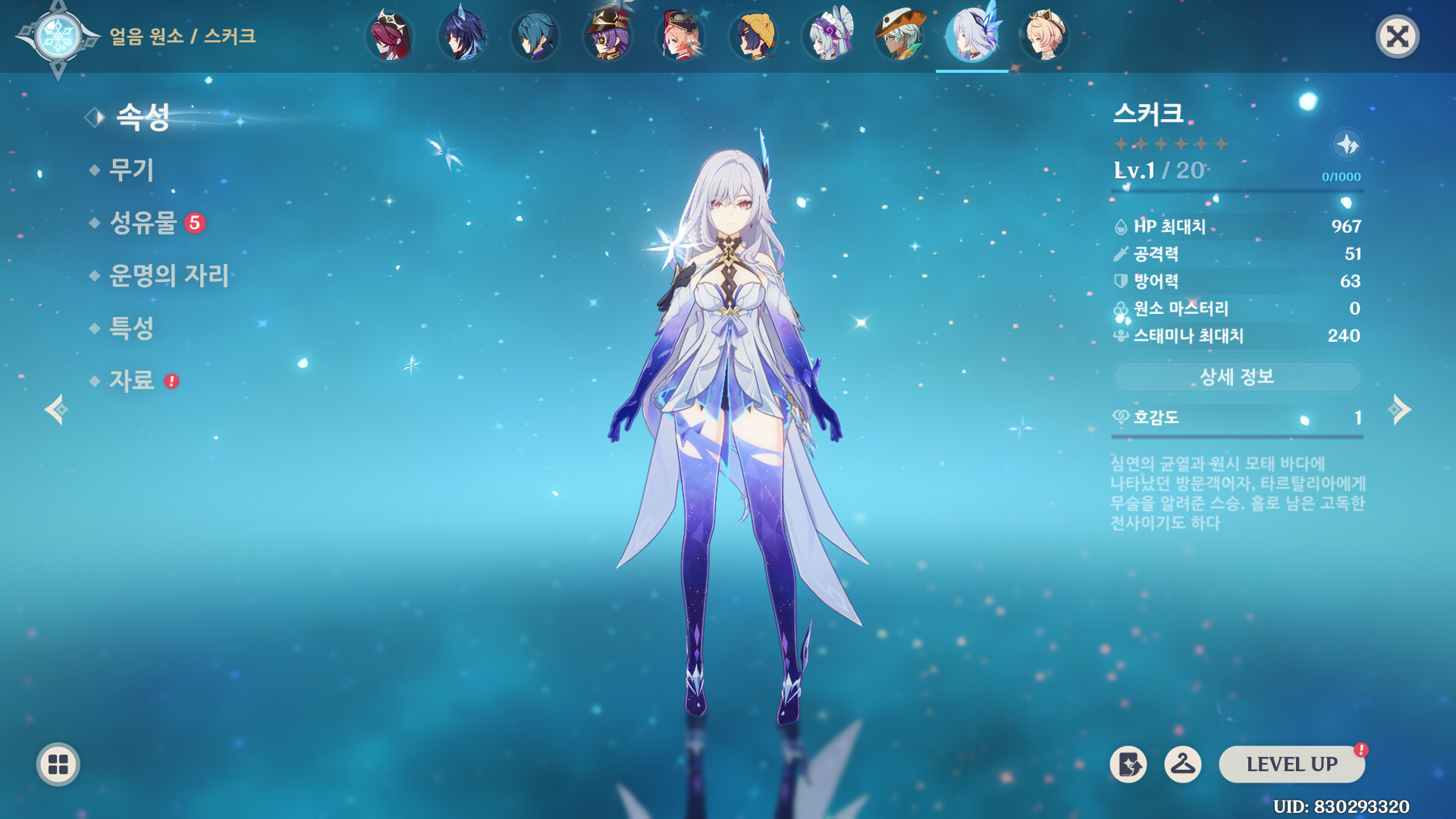Select the 운명의 자리 (Constellation) entry

pyautogui.click(x=168, y=275)
